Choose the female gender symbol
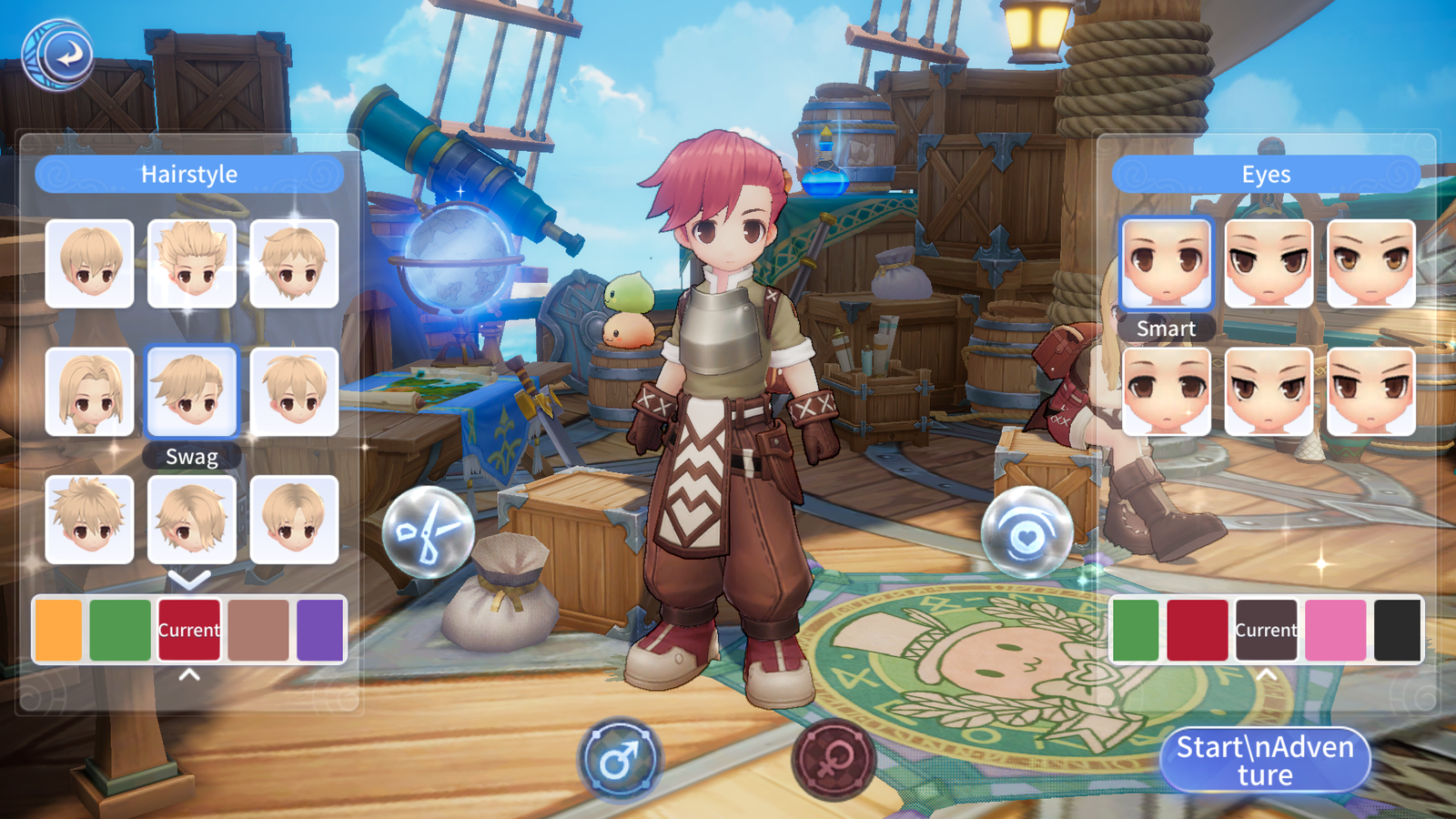The width and height of the screenshot is (1456, 819). click(832, 760)
